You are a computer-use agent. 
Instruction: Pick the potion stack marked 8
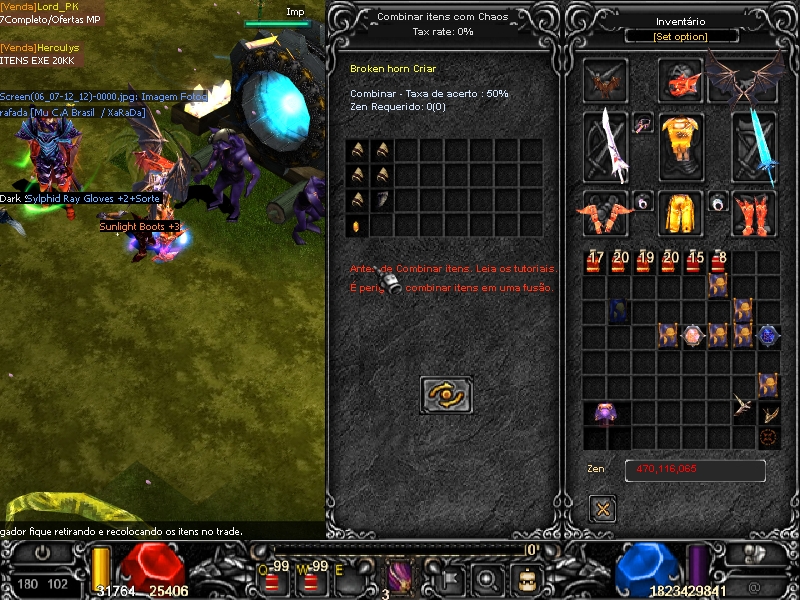tap(718, 262)
